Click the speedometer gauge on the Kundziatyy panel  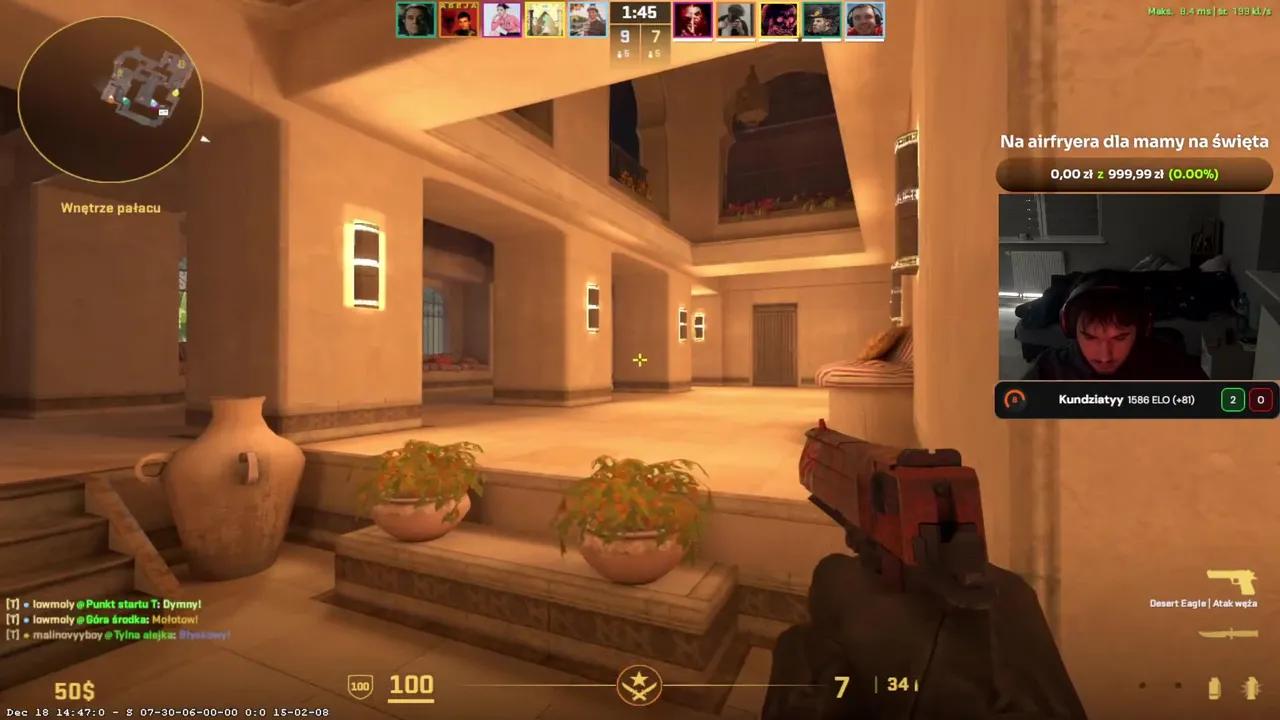click(1014, 400)
